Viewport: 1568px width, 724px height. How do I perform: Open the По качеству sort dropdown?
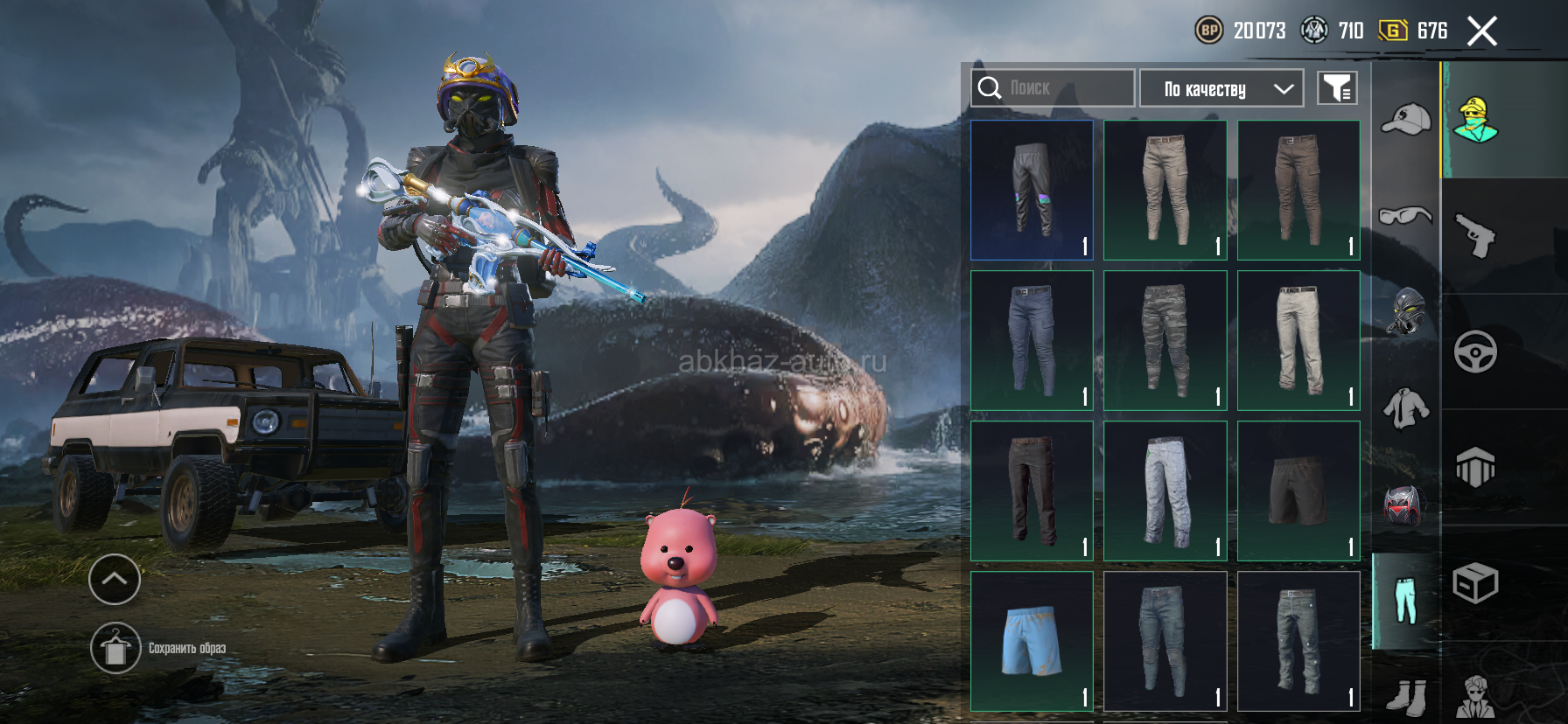pyautogui.click(x=1221, y=88)
